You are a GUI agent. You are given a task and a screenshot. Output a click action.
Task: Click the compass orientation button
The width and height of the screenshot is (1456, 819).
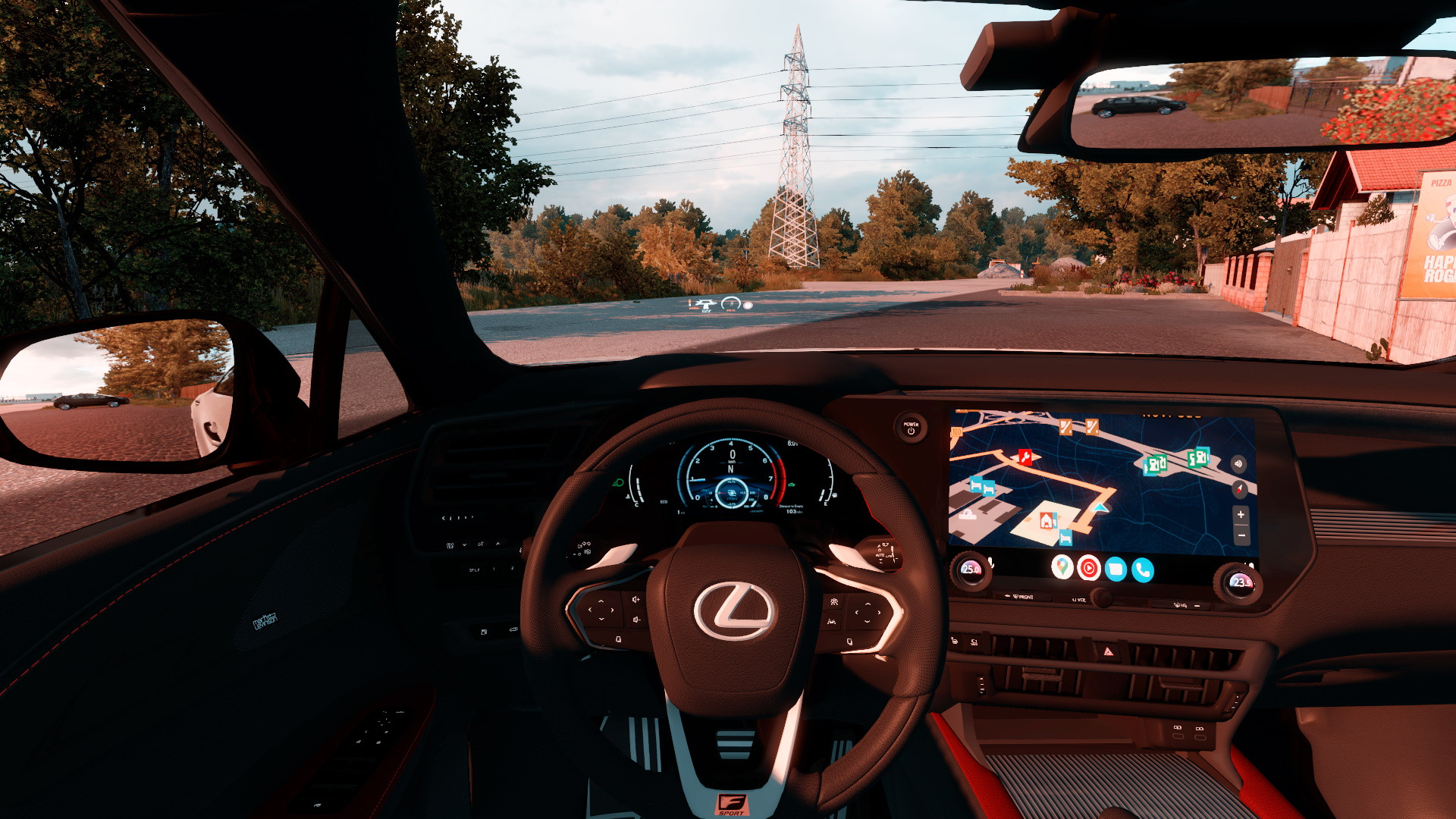pos(1240,488)
